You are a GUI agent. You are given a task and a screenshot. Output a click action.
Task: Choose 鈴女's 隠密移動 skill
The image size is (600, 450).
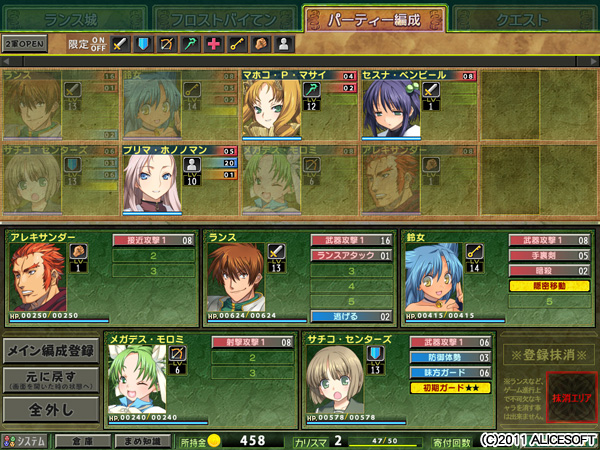(552, 286)
